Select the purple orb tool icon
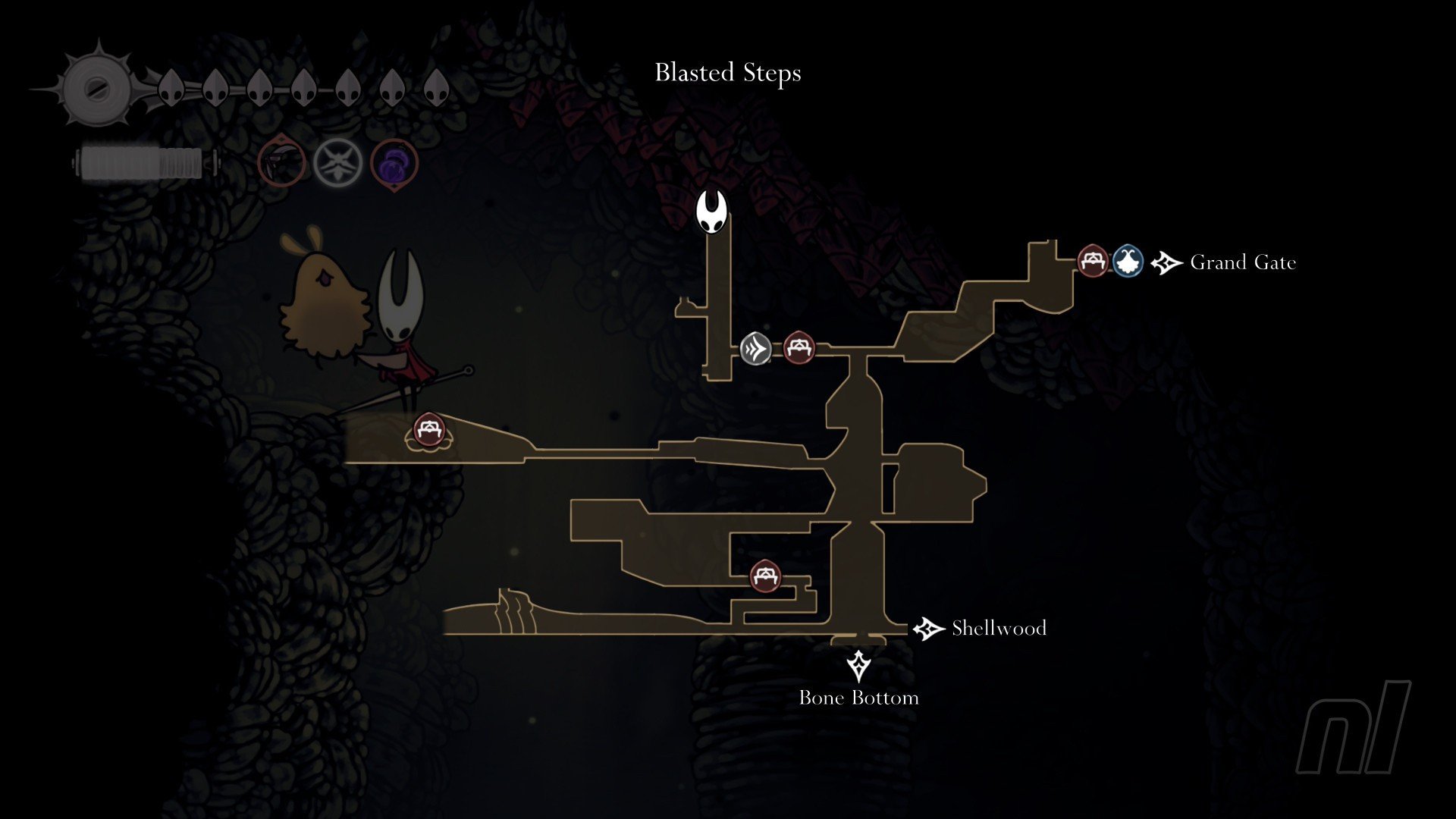 pyautogui.click(x=394, y=164)
